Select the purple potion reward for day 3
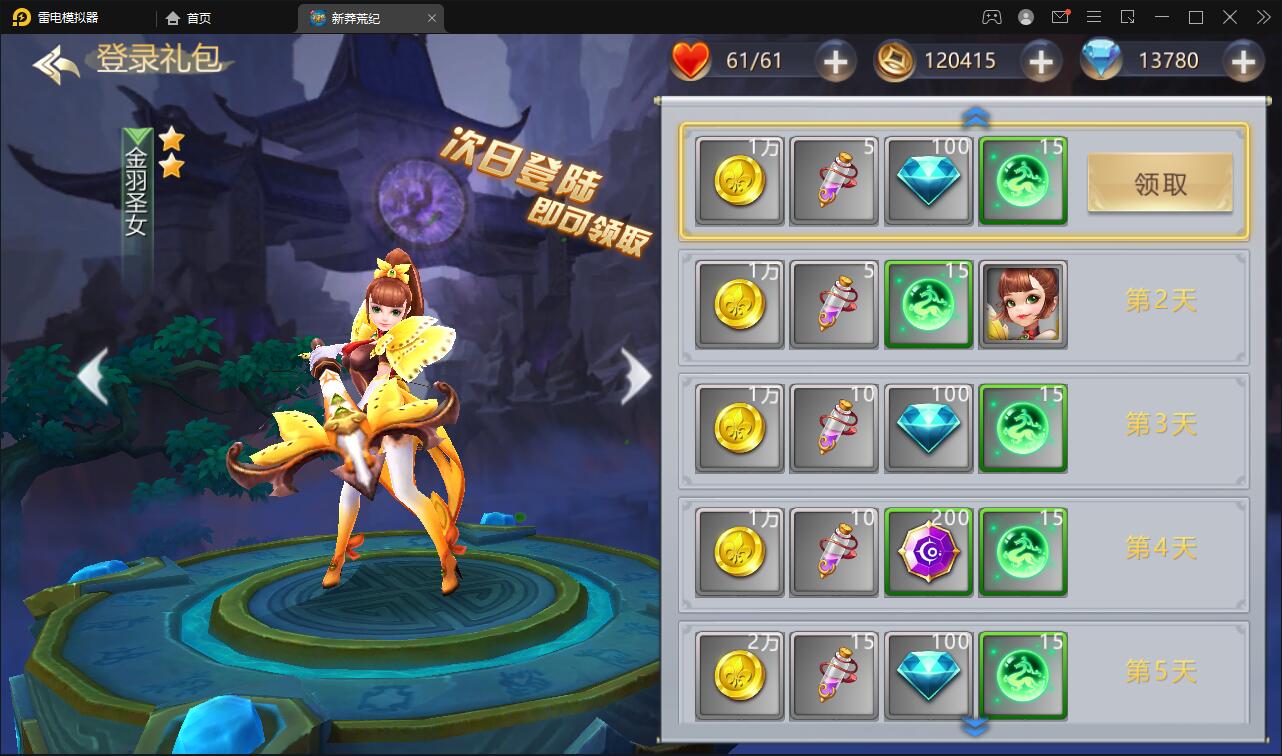This screenshot has width=1282, height=756. coord(833,428)
